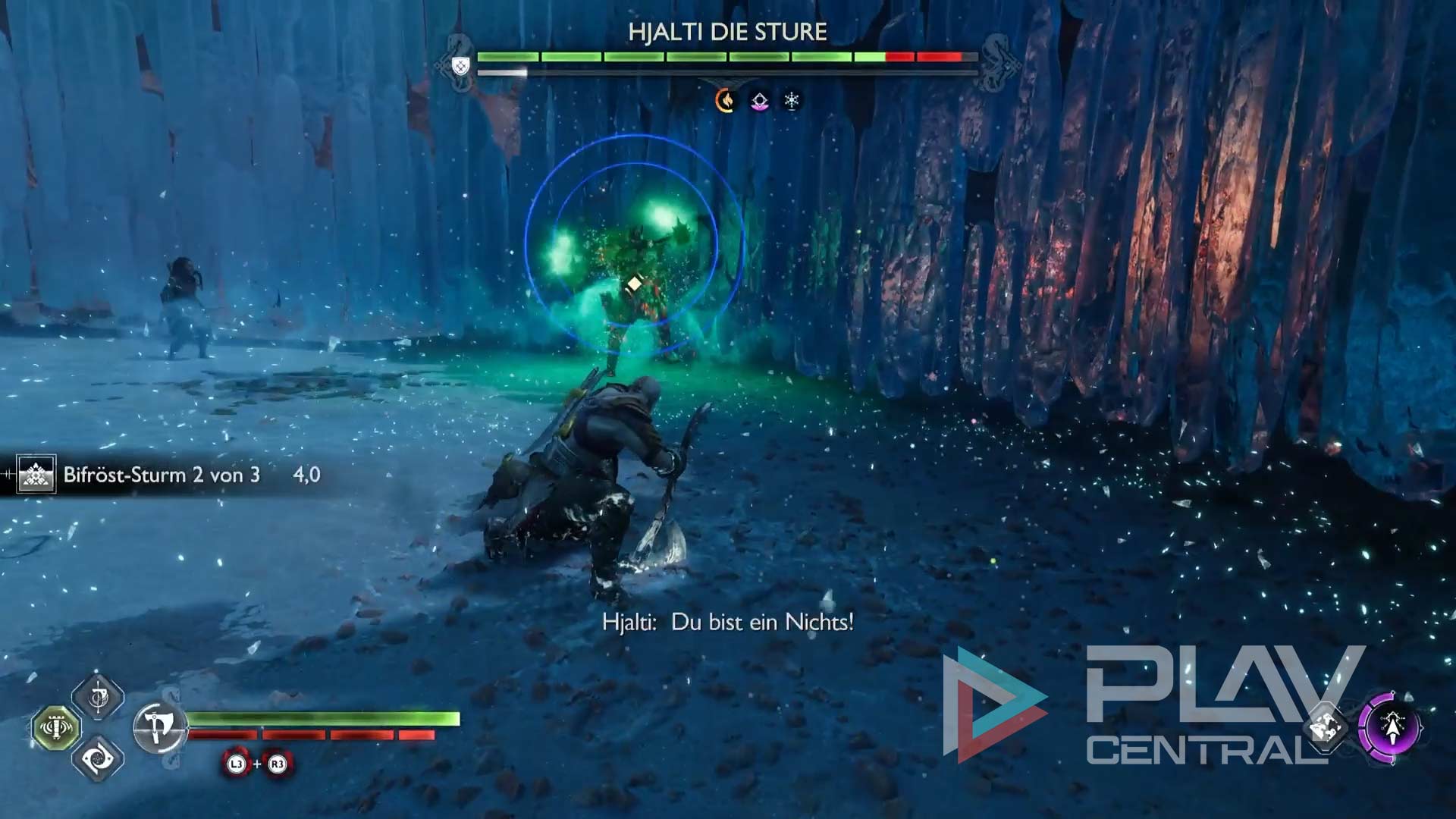
Task: Click the boss shield emblem icon
Action: 460,67
